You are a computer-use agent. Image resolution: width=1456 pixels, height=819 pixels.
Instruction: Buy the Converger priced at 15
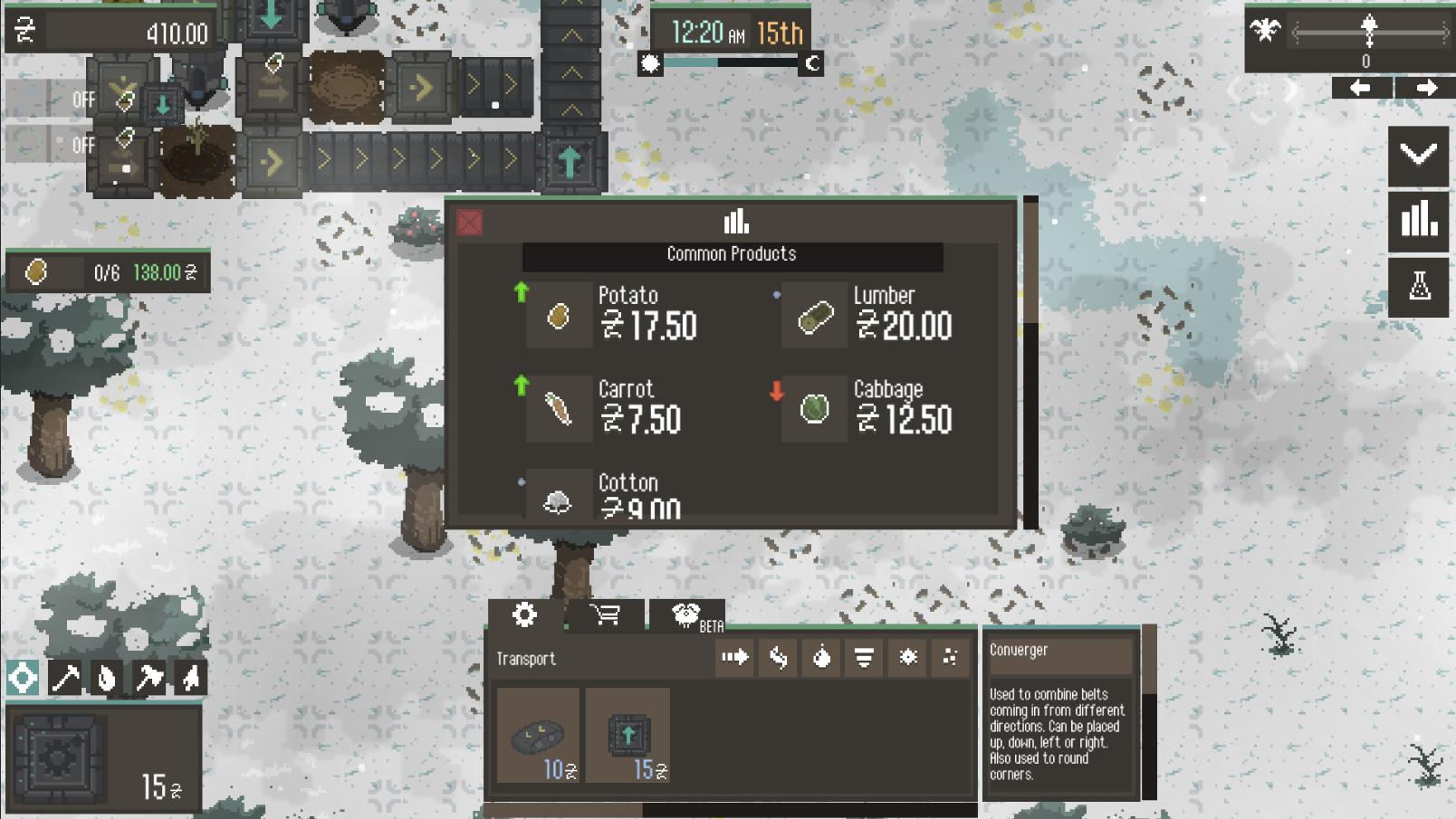(x=629, y=735)
